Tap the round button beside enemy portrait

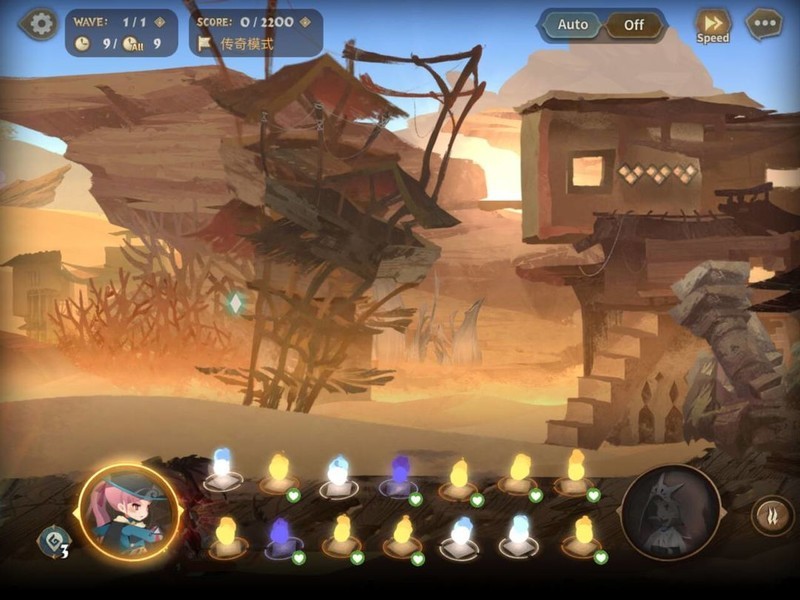pyautogui.click(x=770, y=516)
